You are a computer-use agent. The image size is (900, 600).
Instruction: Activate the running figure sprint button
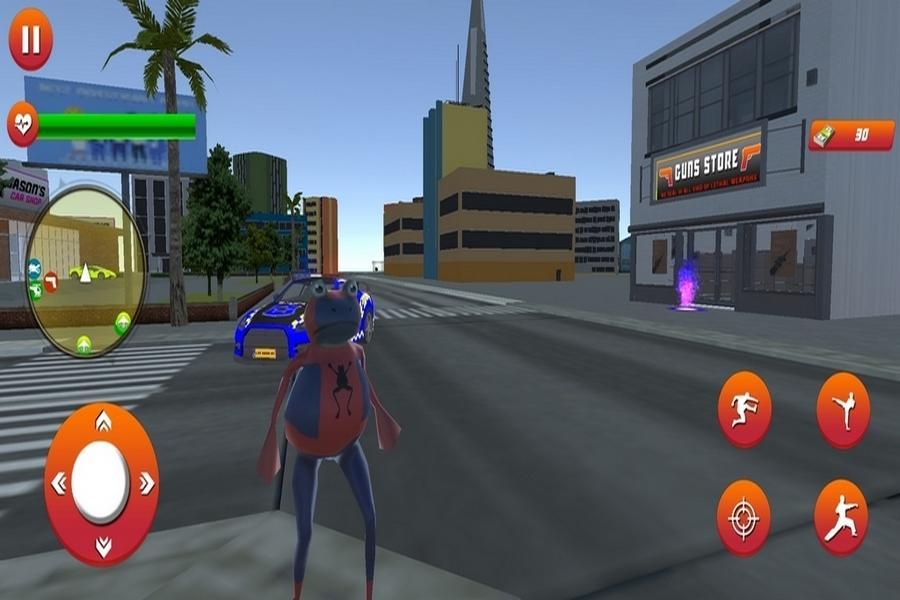tap(744, 409)
